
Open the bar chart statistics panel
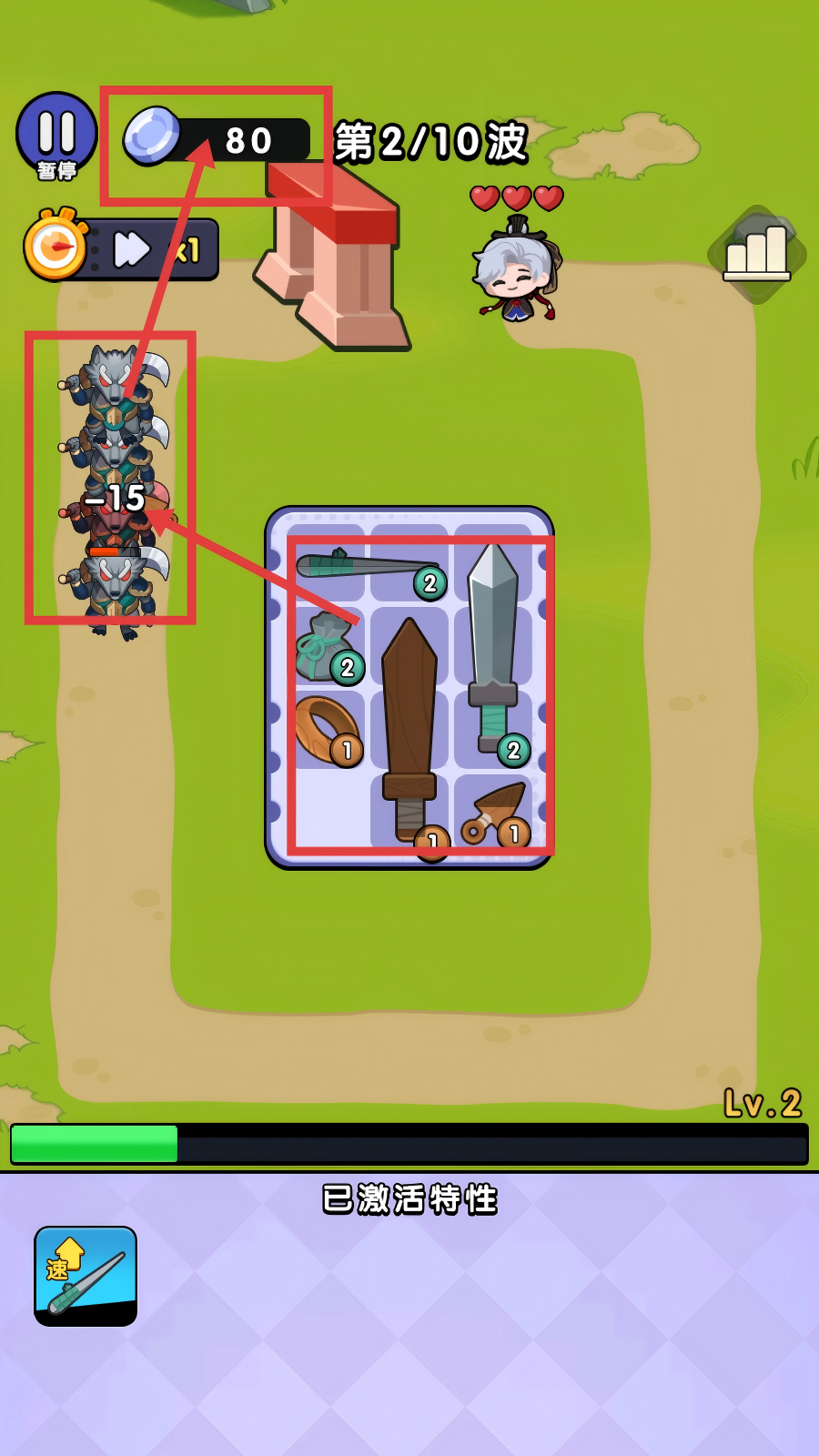pos(756,254)
